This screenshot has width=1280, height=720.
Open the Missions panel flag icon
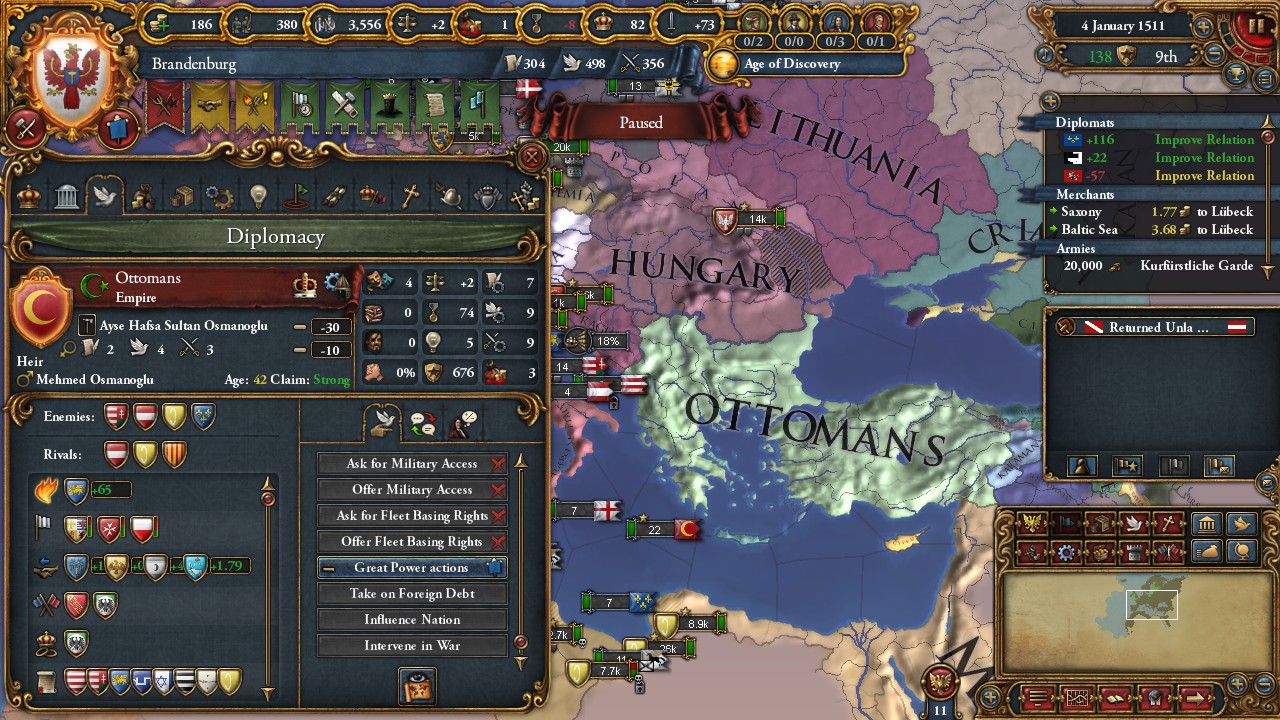[x=296, y=197]
